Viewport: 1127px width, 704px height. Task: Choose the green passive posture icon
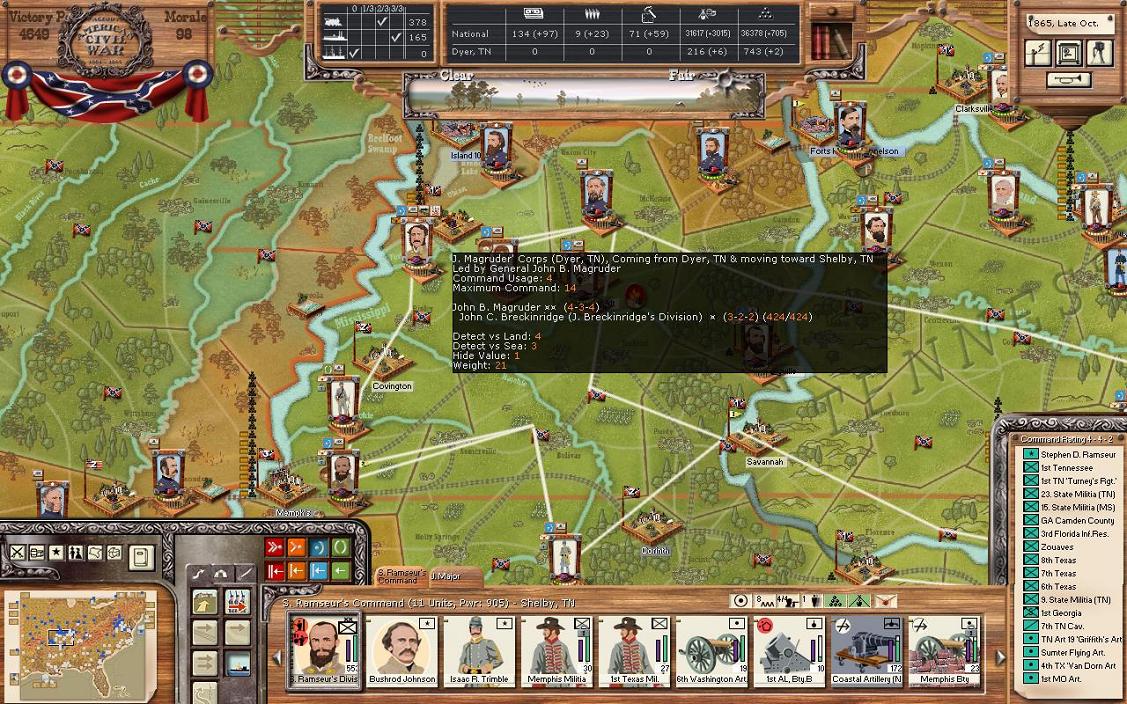341,547
